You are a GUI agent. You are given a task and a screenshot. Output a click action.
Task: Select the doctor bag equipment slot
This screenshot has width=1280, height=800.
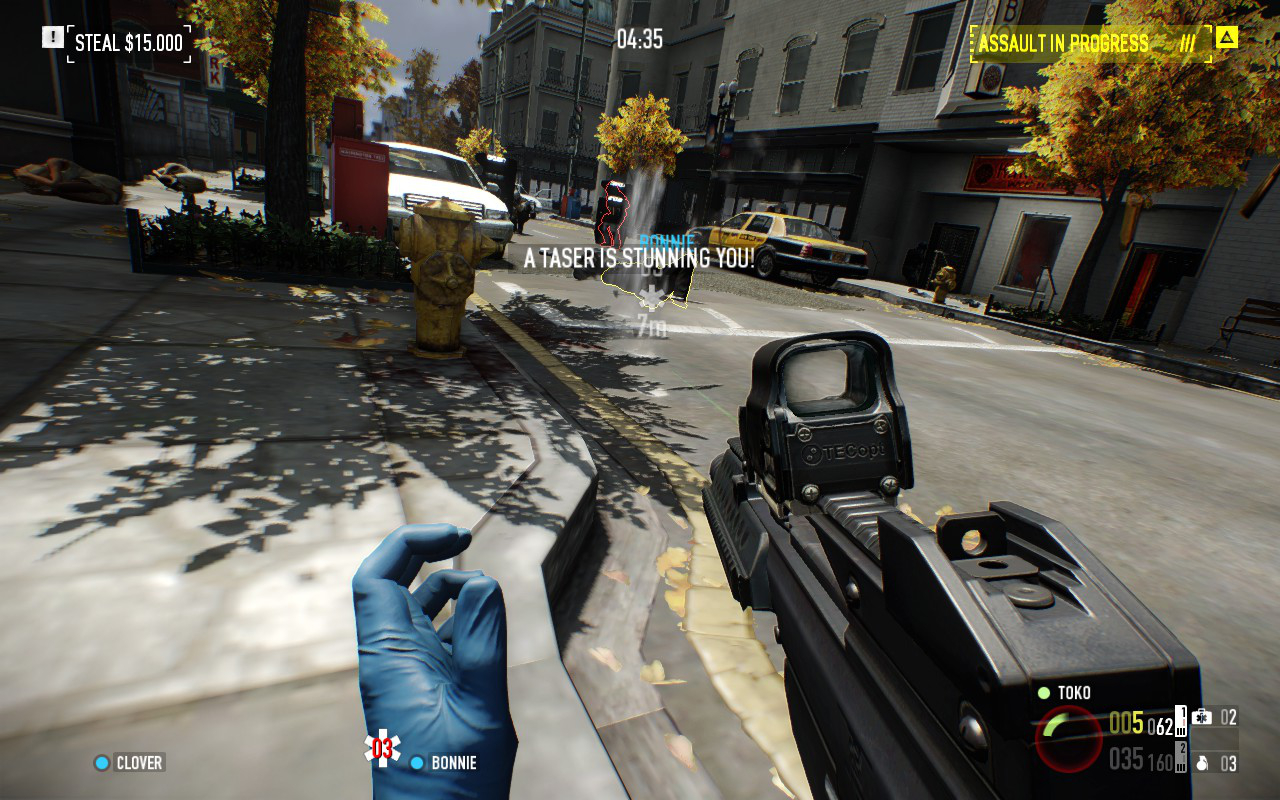1214,717
